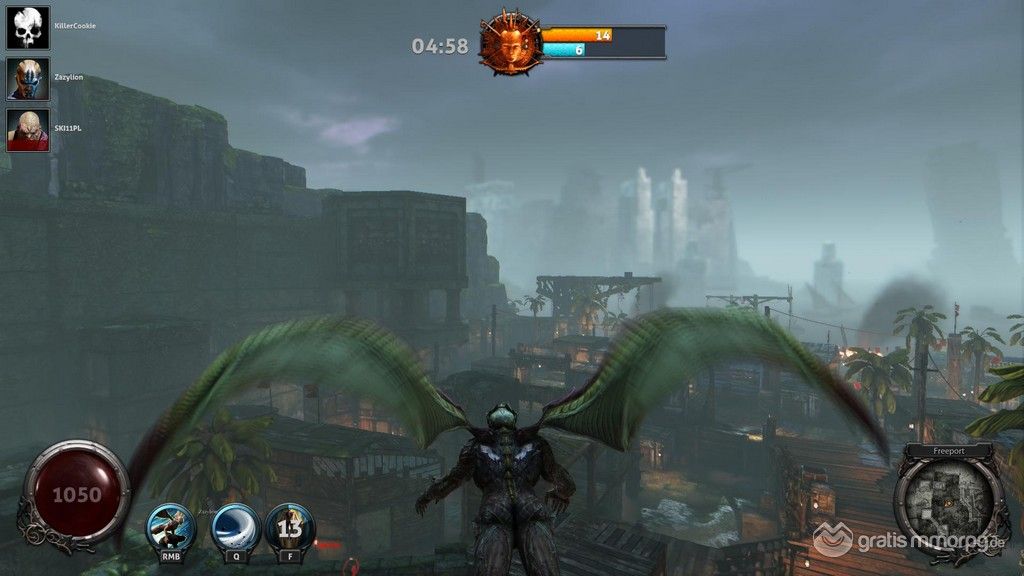This screenshot has height=576, width=1024.
Task: Trigger the F ability on cooldown 13
Action: pyautogui.click(x=290, y=527)
